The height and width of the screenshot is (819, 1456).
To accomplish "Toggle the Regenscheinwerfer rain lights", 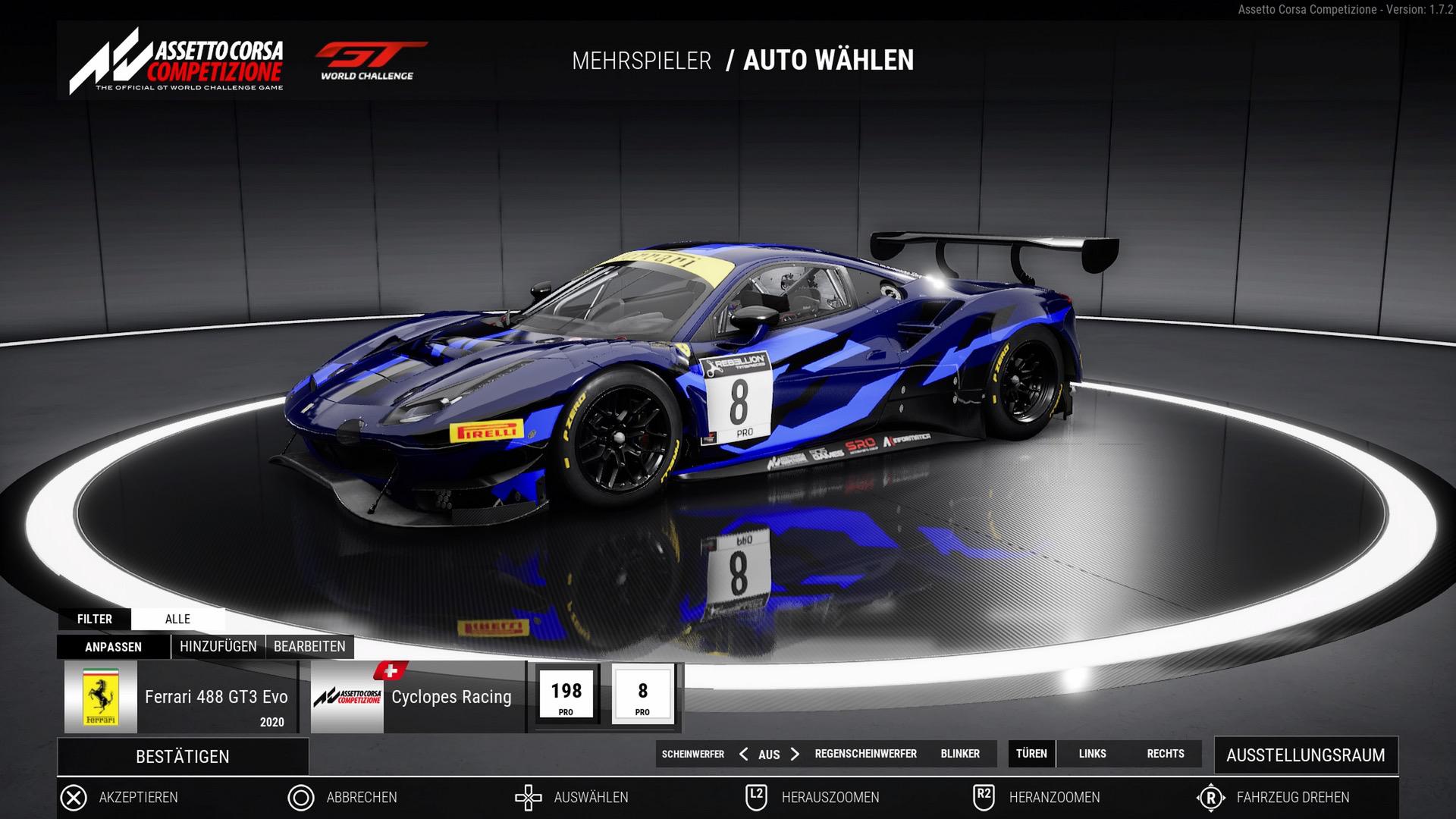I will coord(865,754).
